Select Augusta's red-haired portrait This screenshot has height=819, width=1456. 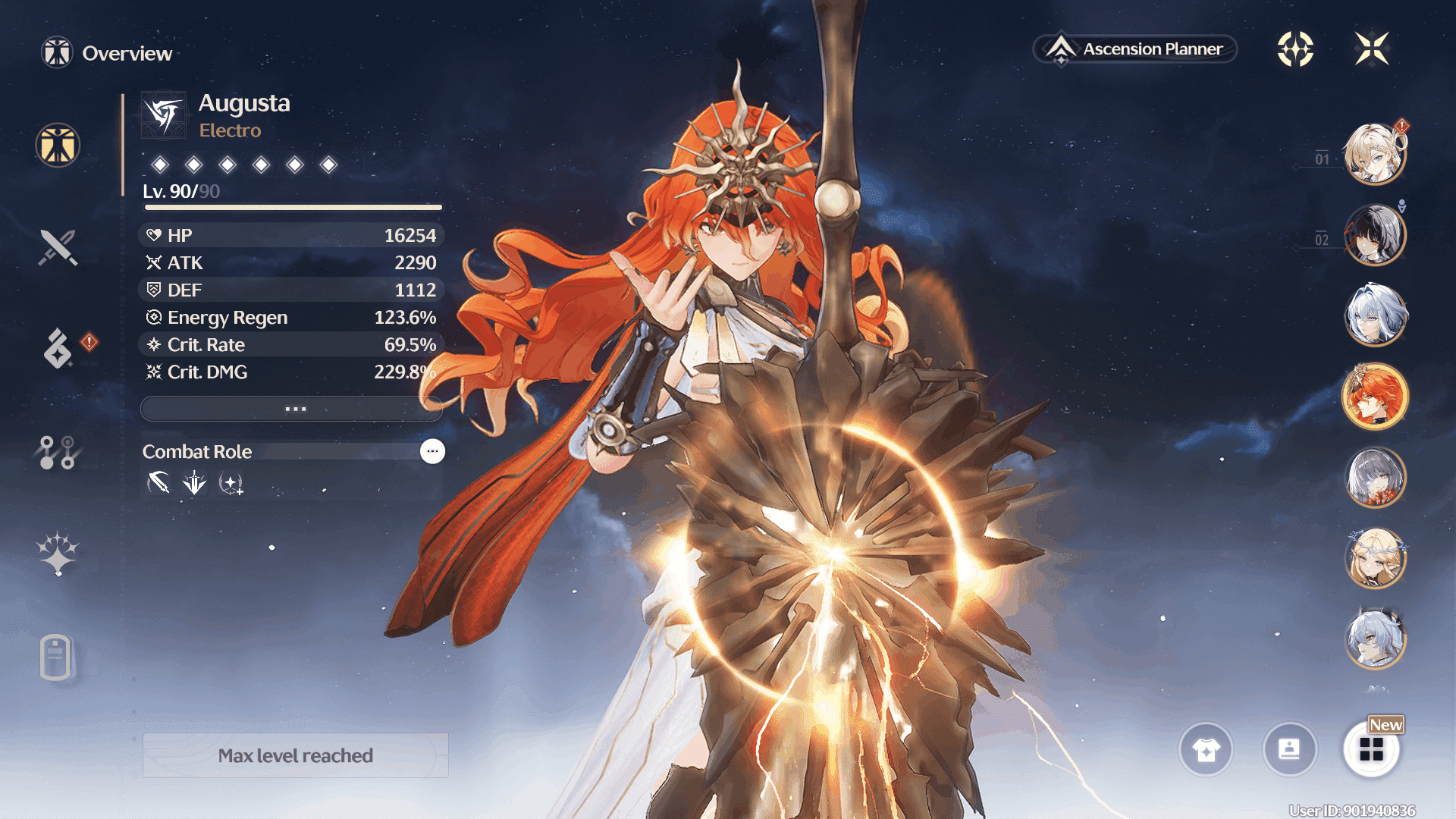point(1374,396)
